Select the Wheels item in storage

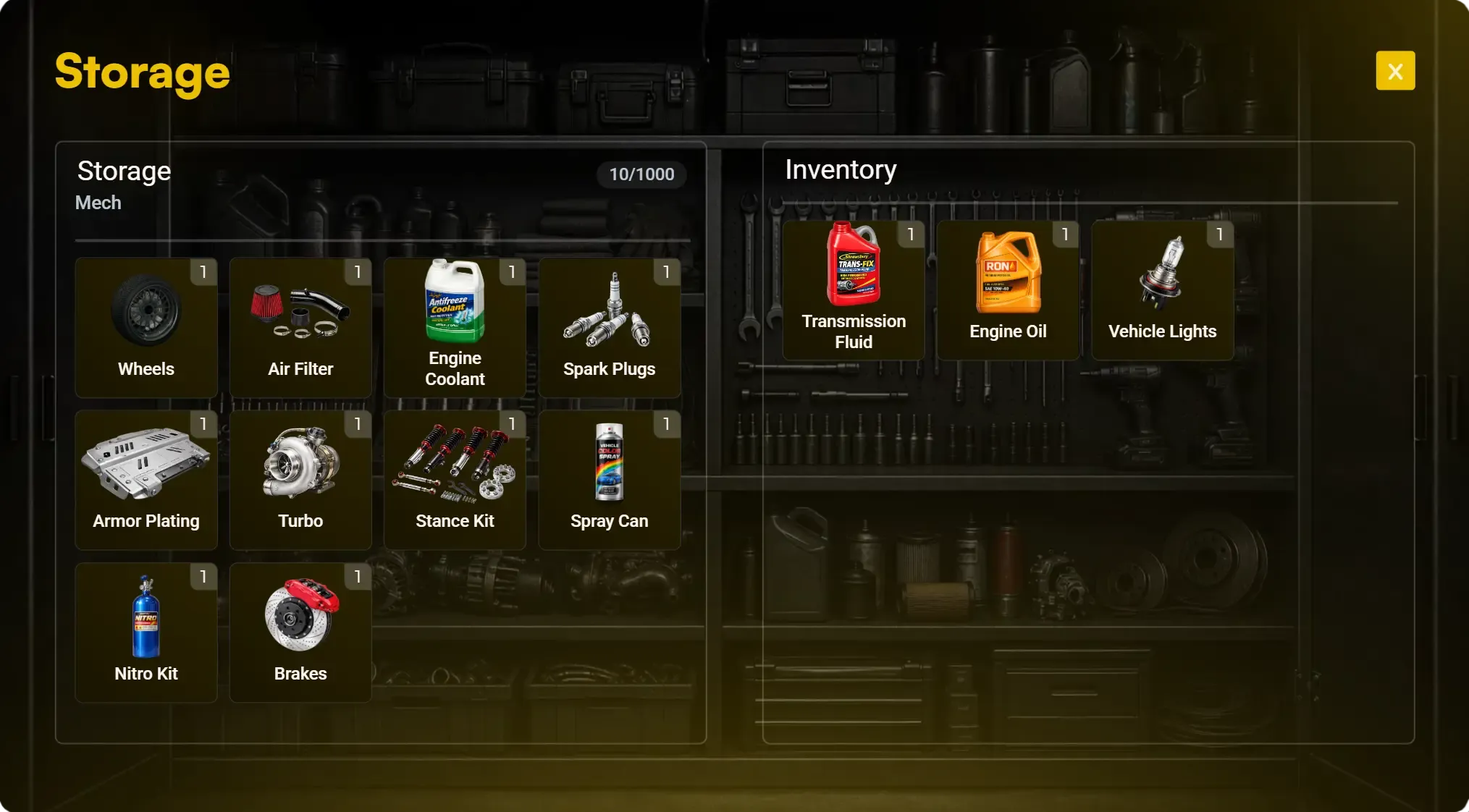(146, 327)
